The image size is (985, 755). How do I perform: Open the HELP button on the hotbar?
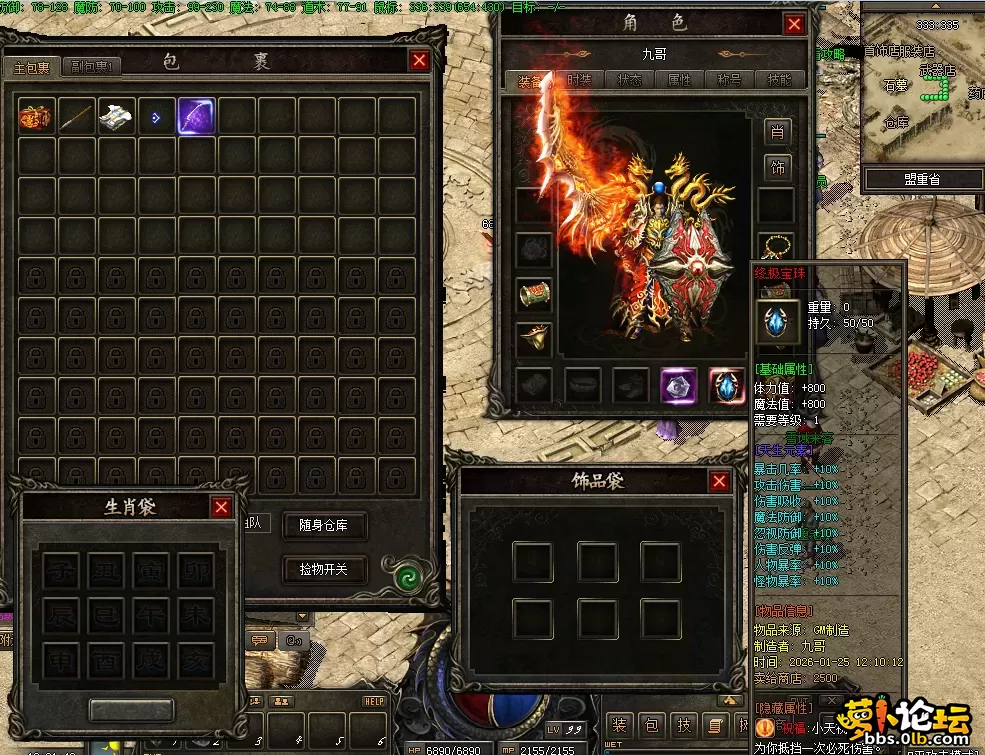(x=374, y=701)
